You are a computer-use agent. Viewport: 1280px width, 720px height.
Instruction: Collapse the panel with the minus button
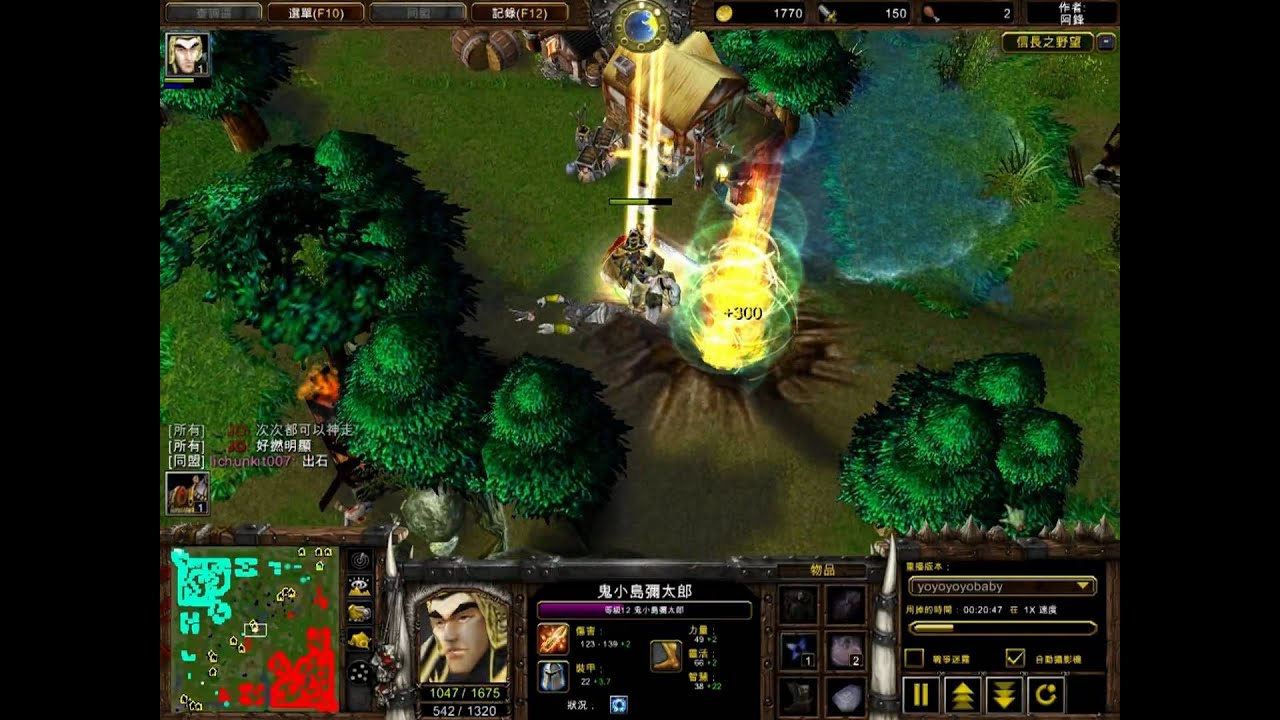tap(1105, 43)
